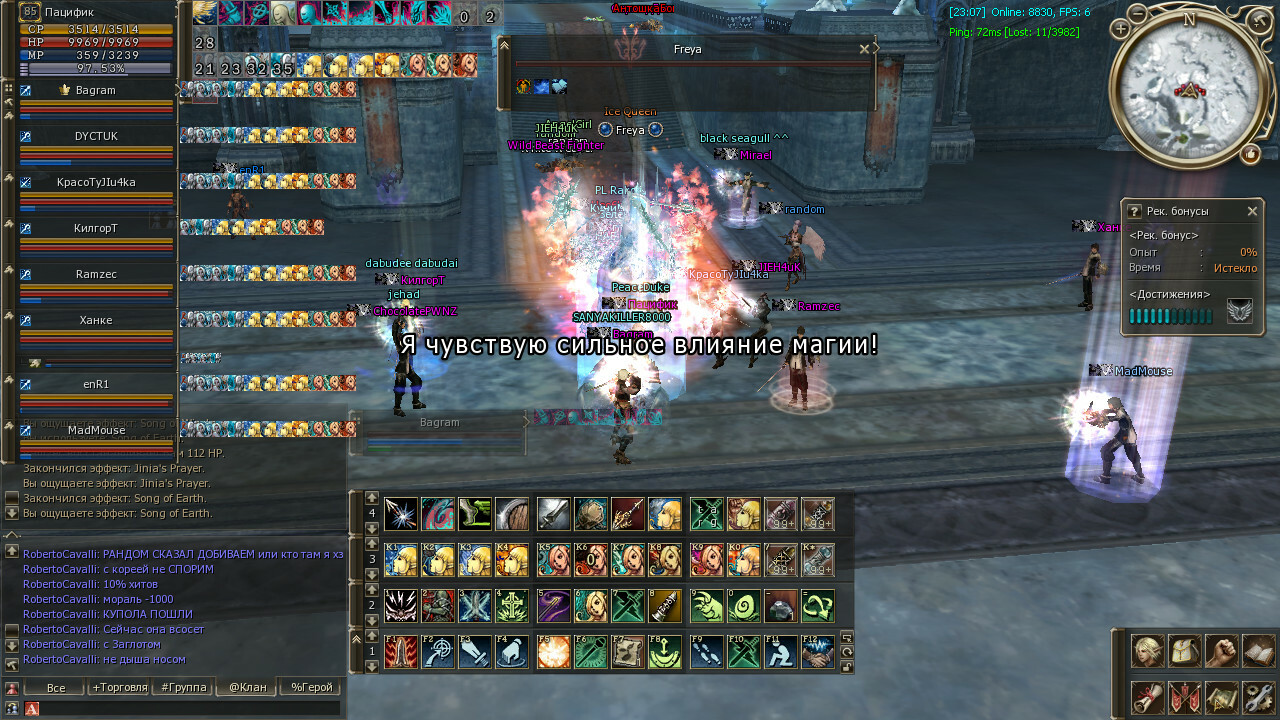Switch chat to the +Торговля tab

119,688
